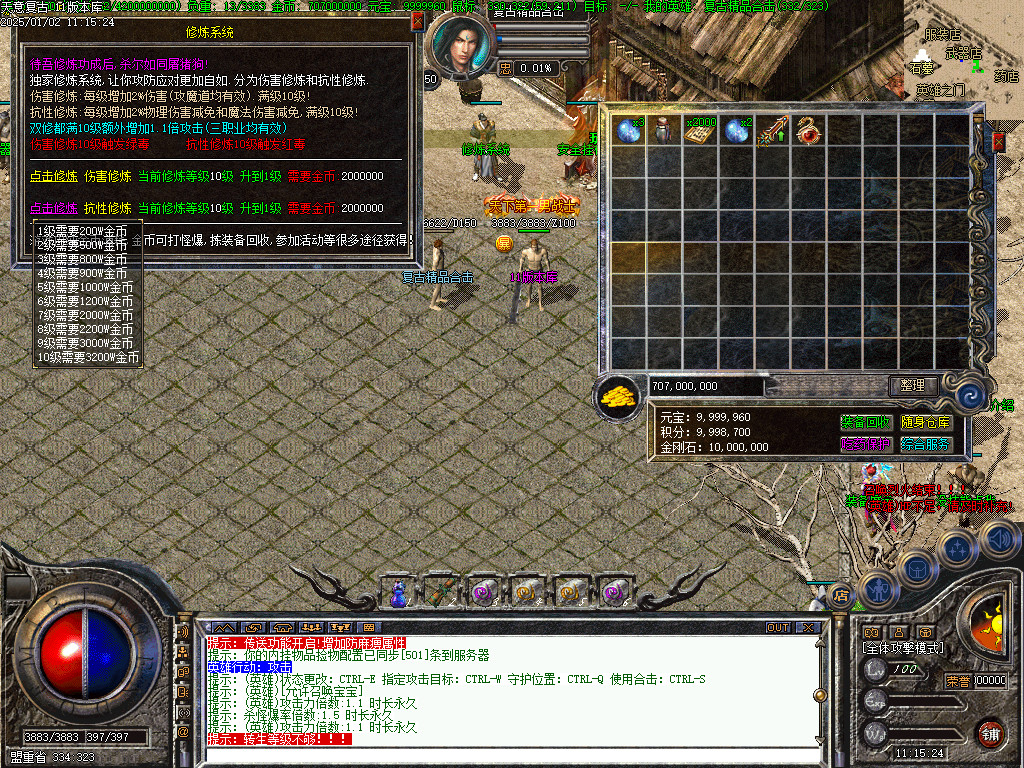The height and width of the screenshot is (768, 1024).
Task: Select the sword with green arrow
Action: pos(771,131)
